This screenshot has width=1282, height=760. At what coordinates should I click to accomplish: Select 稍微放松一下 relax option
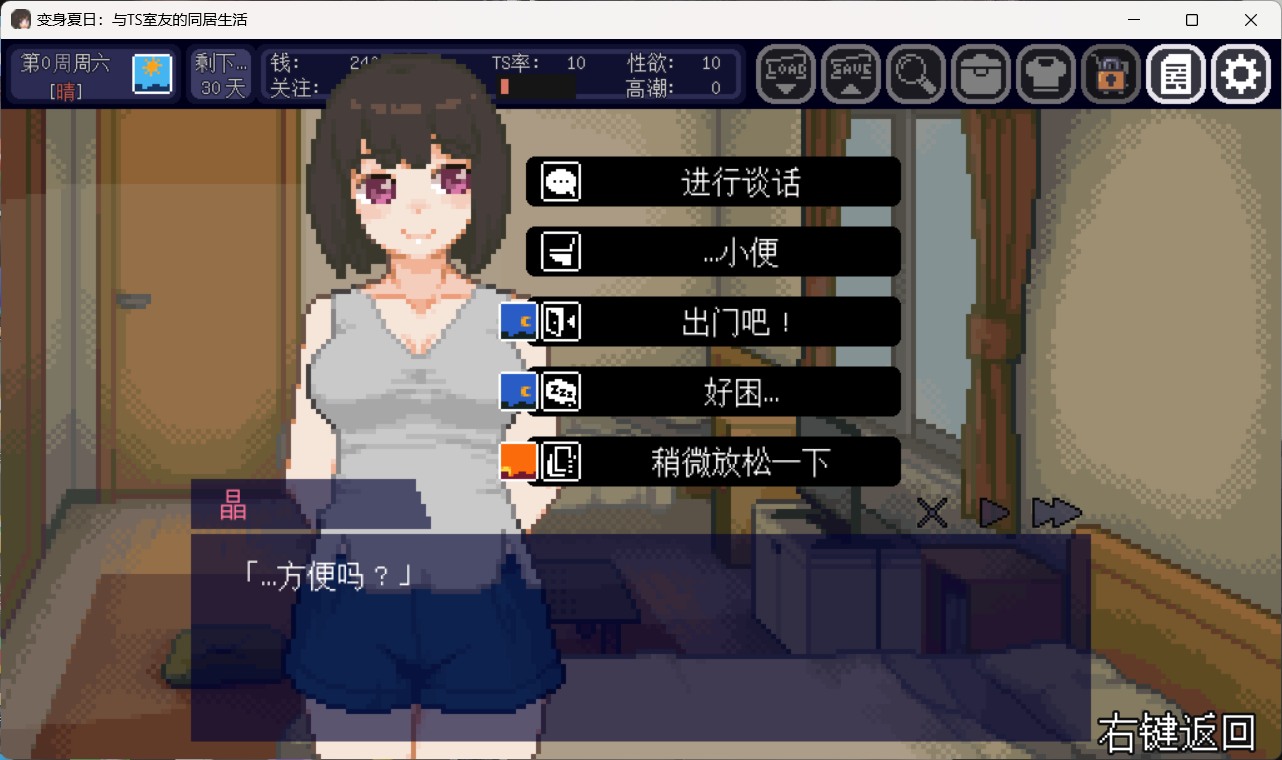tap(713, 462)
